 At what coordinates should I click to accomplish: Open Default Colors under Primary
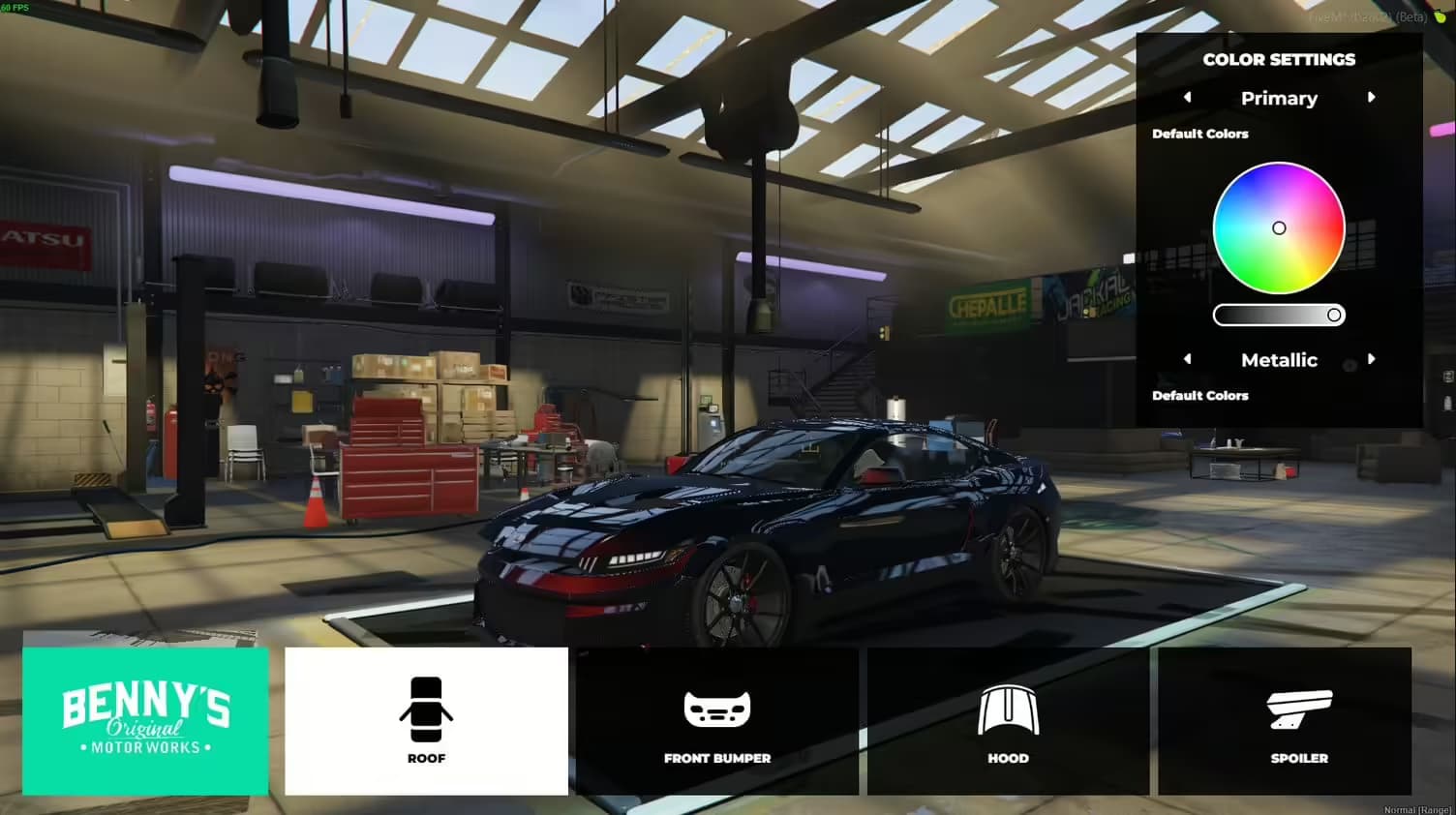click(1200, 134)
